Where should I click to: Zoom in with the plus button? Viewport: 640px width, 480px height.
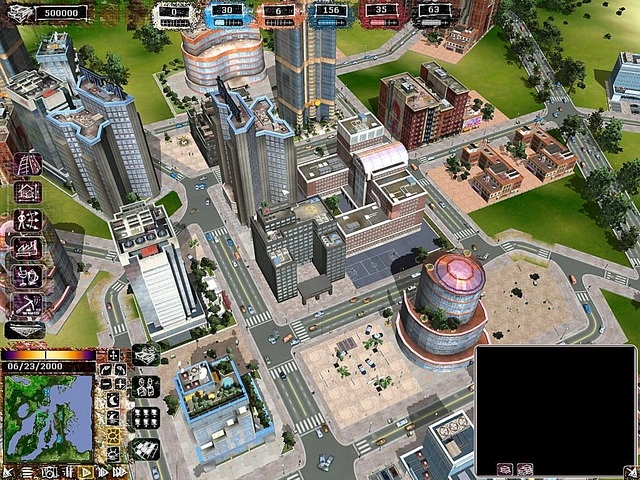click(120, 384)
